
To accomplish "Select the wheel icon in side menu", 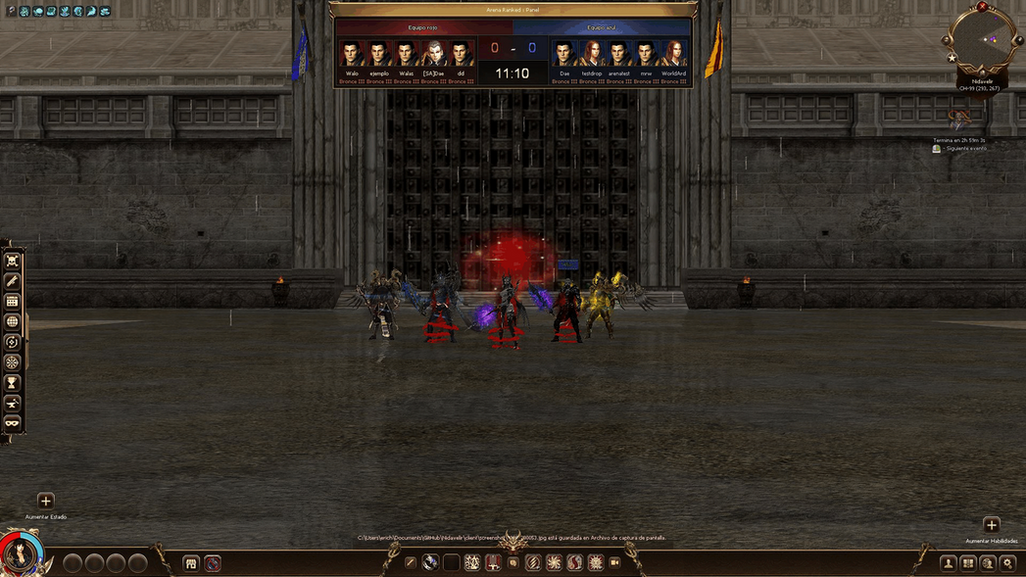I will [x=13, y=362].
